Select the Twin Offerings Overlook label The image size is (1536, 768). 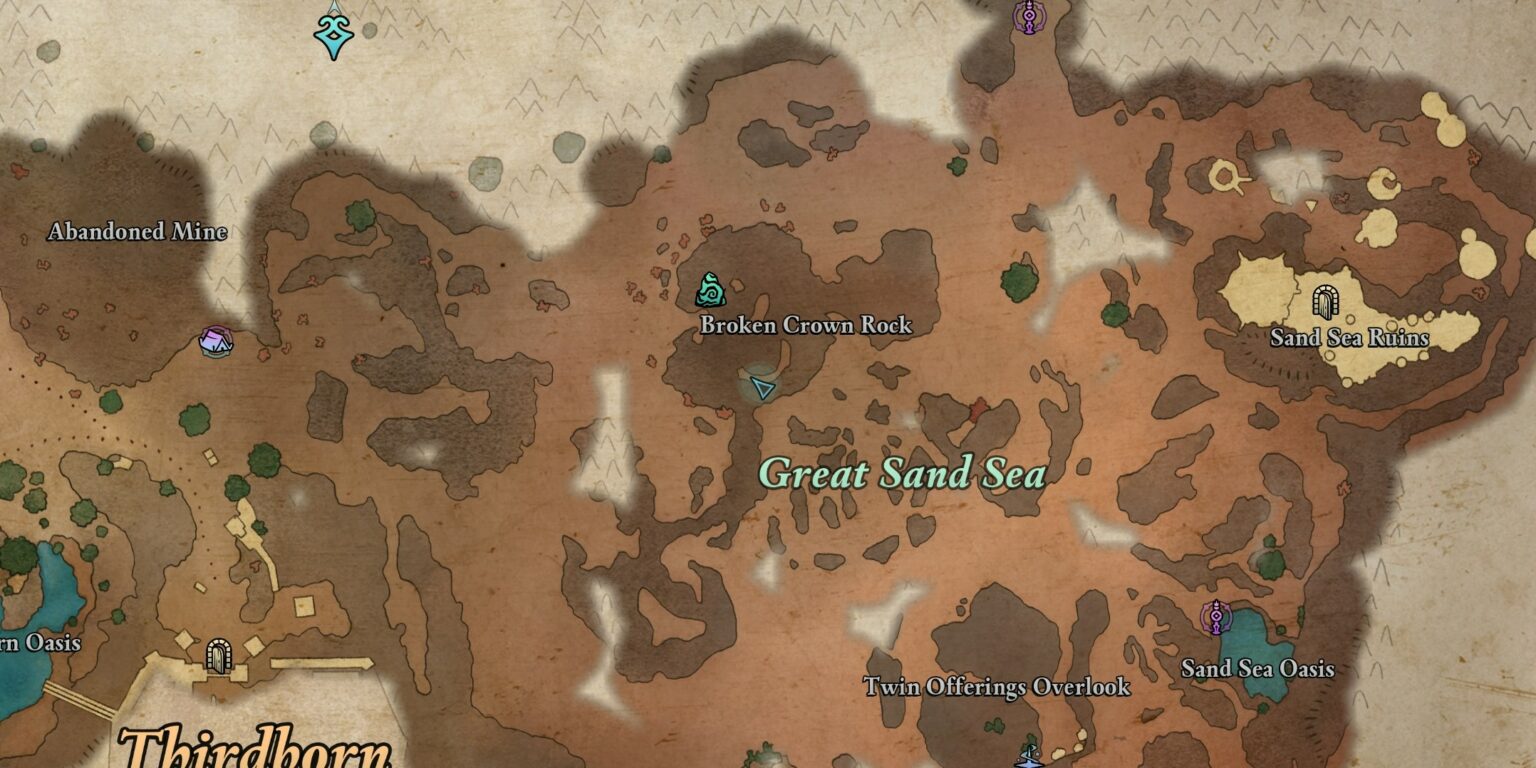coord(999,687)
